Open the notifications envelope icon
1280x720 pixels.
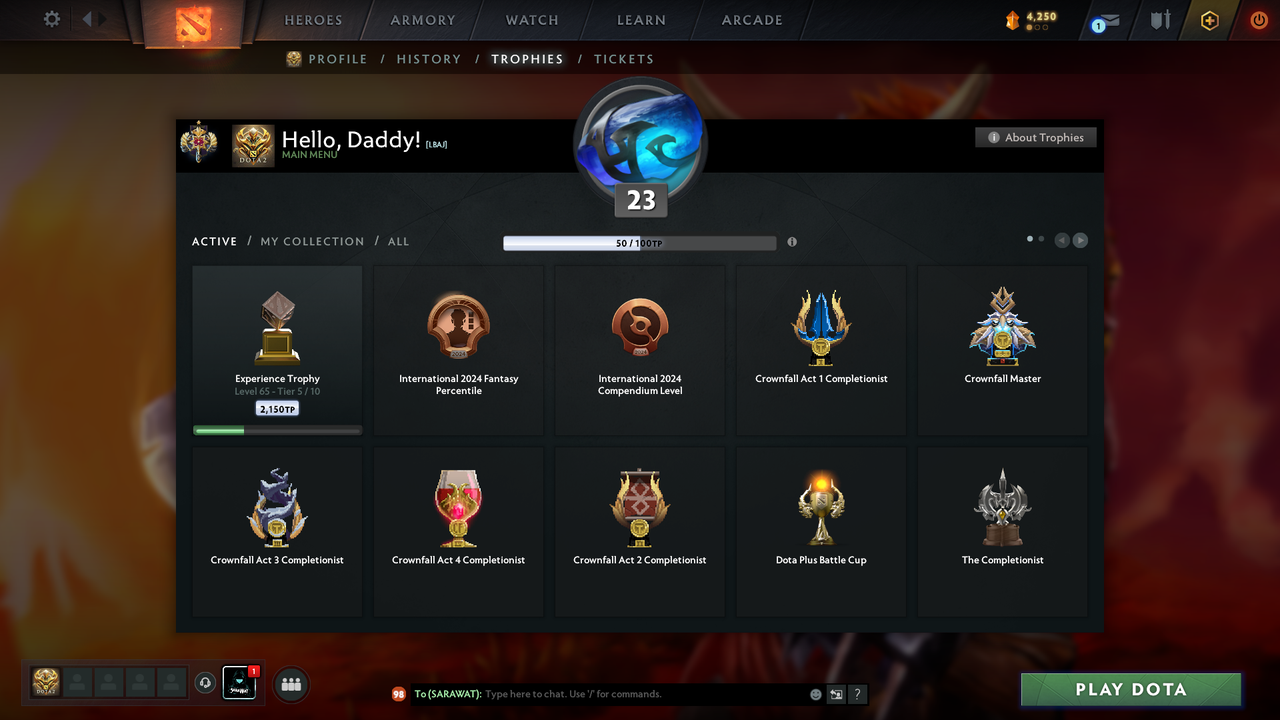(x=1103, y=19)
